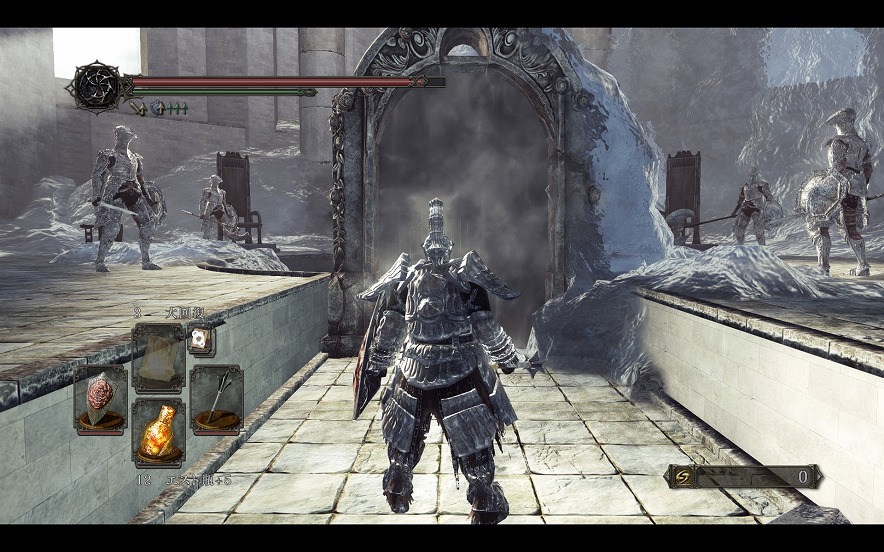Click the small secondary spell icon
Viewport: 884px width, 552px height.
pyautogui.click(x=200, y=340)
